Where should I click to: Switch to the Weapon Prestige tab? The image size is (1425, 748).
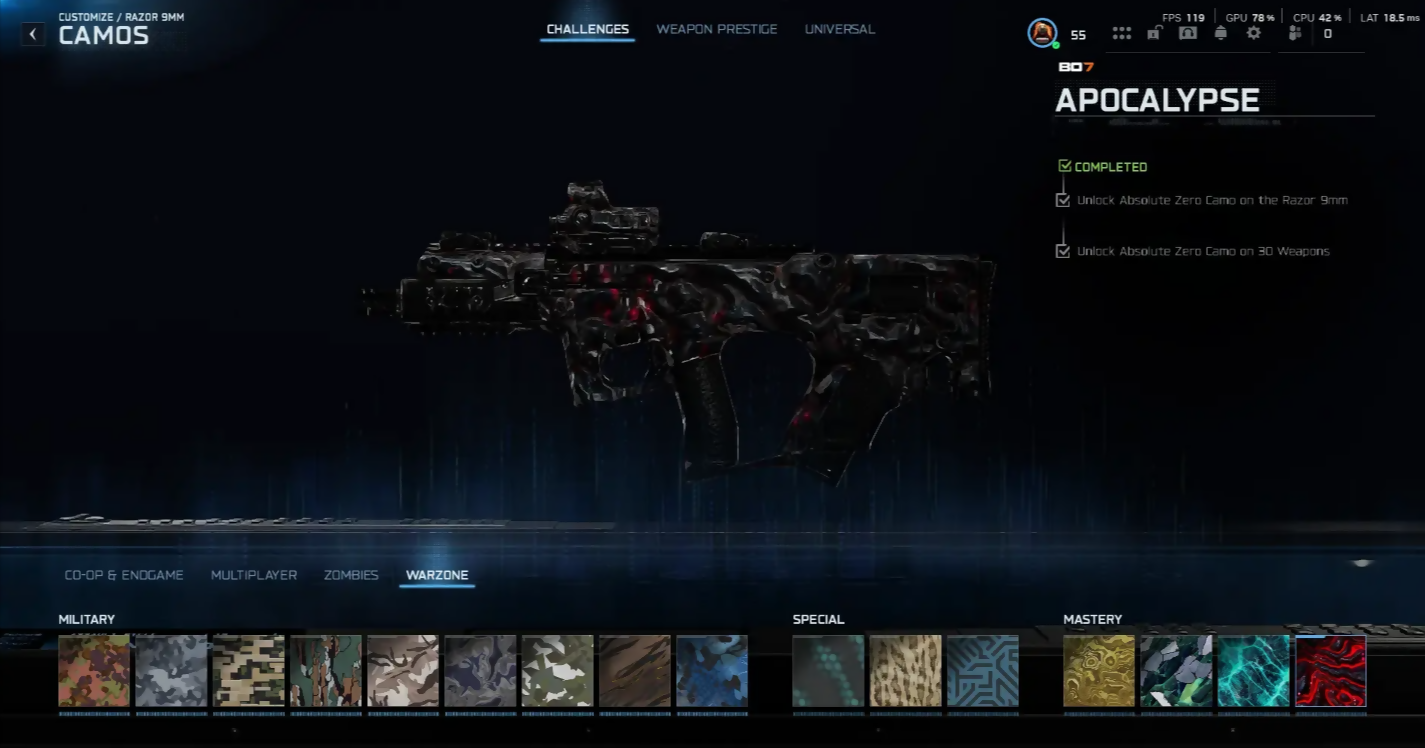(x=716, y=29)
